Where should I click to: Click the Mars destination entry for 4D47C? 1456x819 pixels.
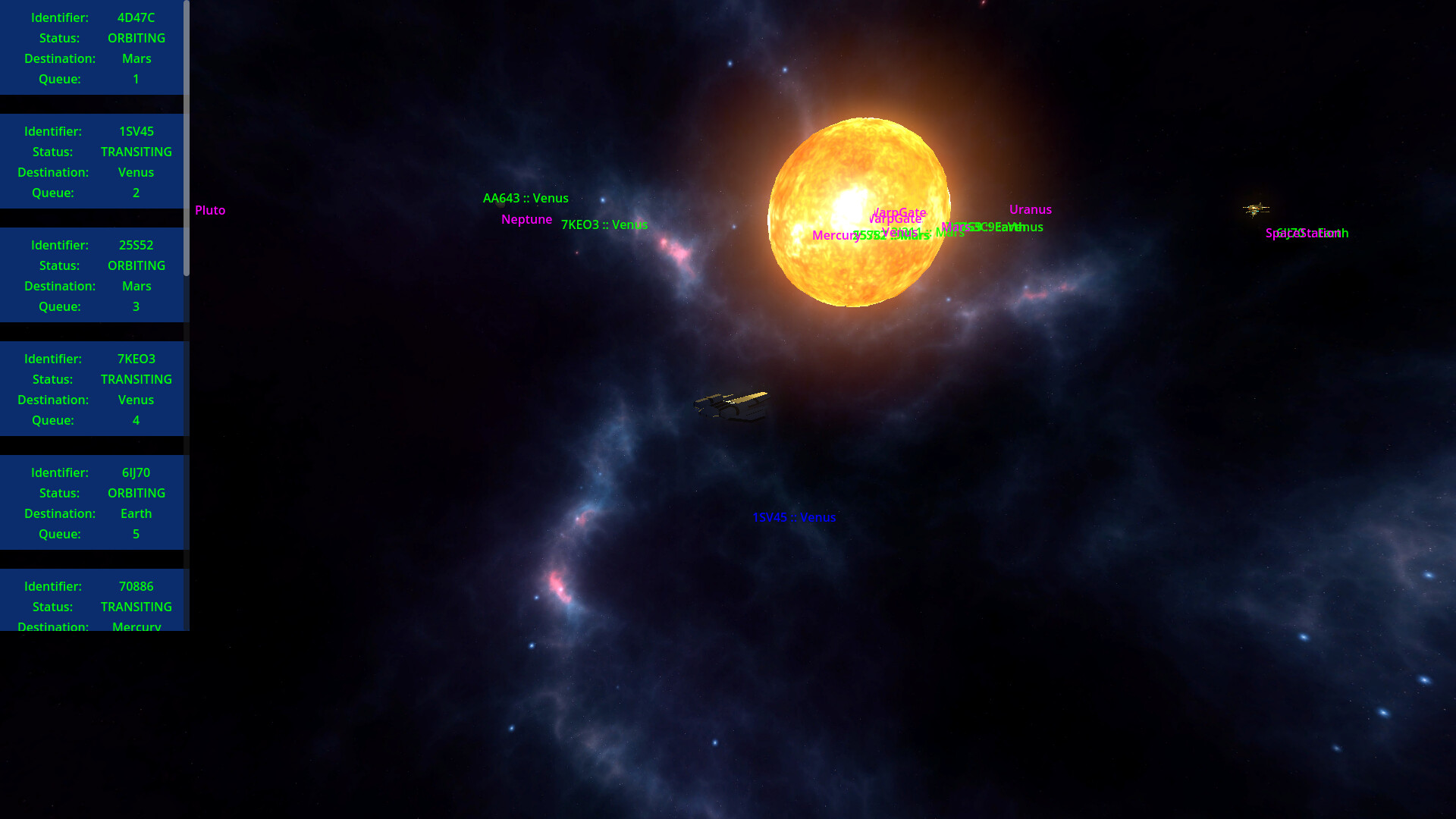click(x=136, y=58)
